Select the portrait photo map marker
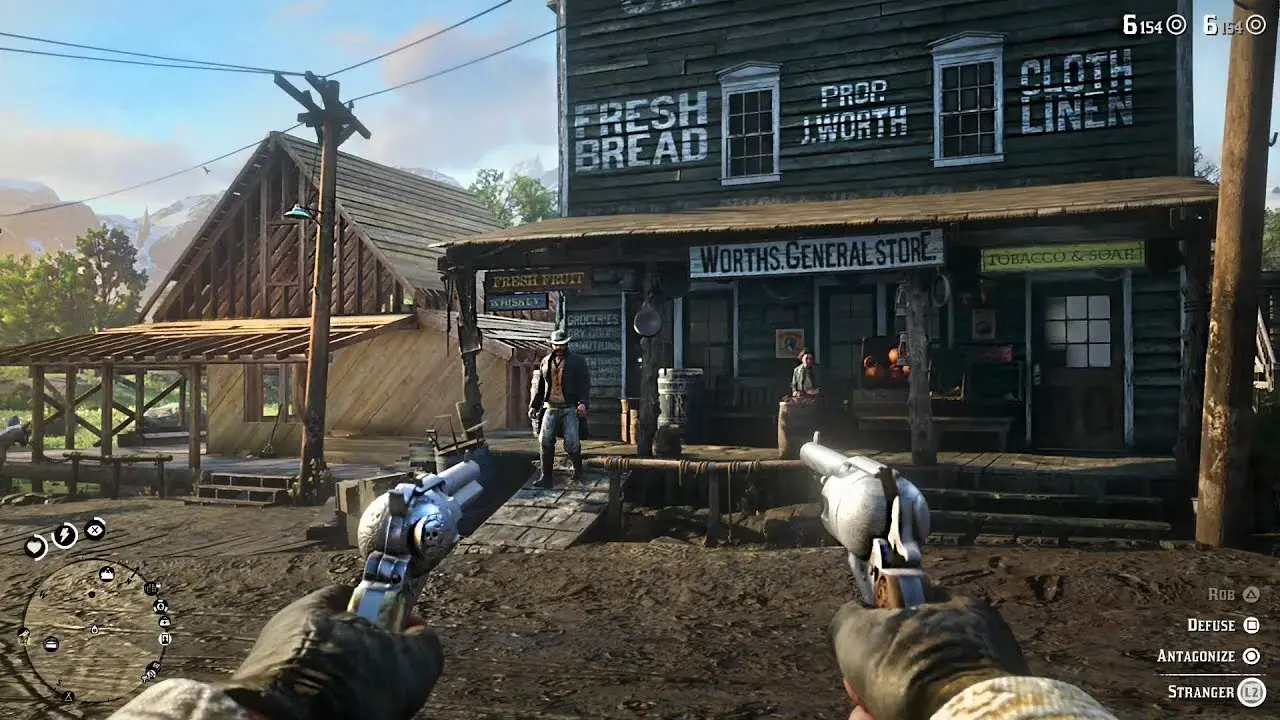This screenshot has height=720, width=1280. tap(165, 639)
